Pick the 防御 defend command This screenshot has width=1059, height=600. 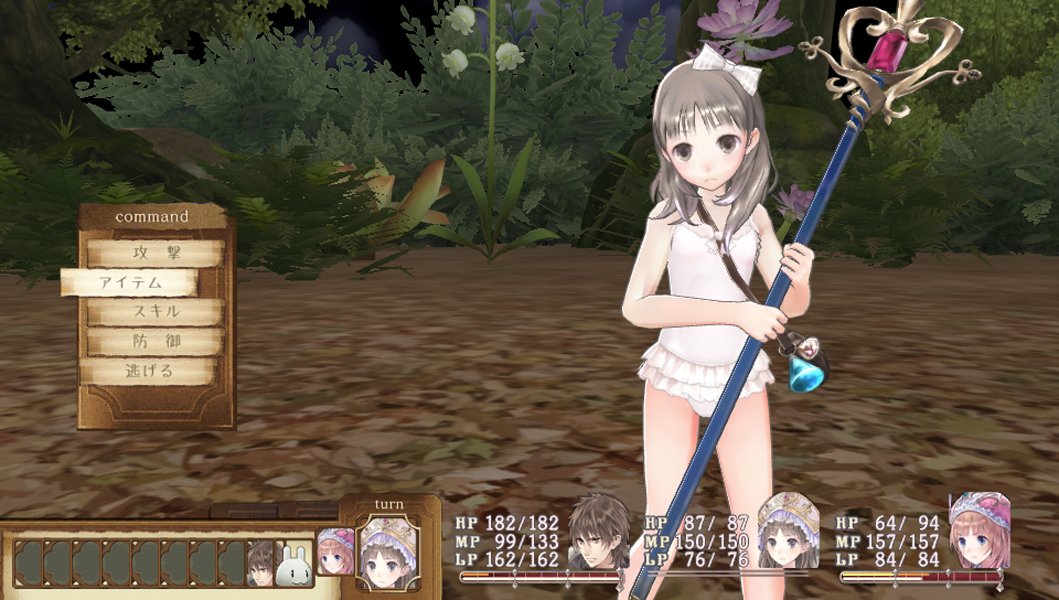[x=154, y=342]
